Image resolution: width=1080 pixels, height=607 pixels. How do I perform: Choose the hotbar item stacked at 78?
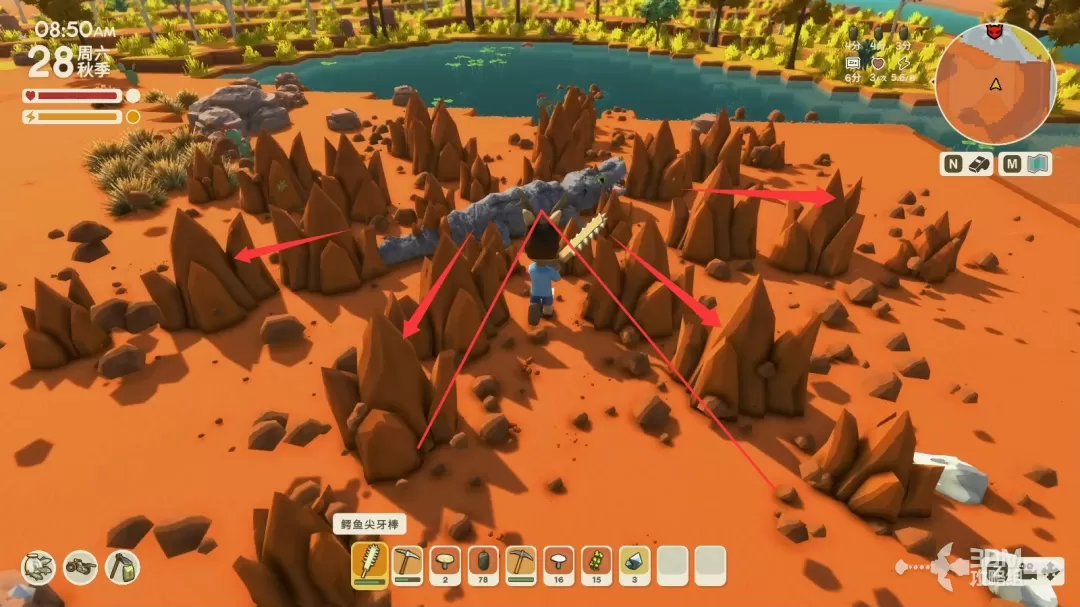(x=483, y=565)
